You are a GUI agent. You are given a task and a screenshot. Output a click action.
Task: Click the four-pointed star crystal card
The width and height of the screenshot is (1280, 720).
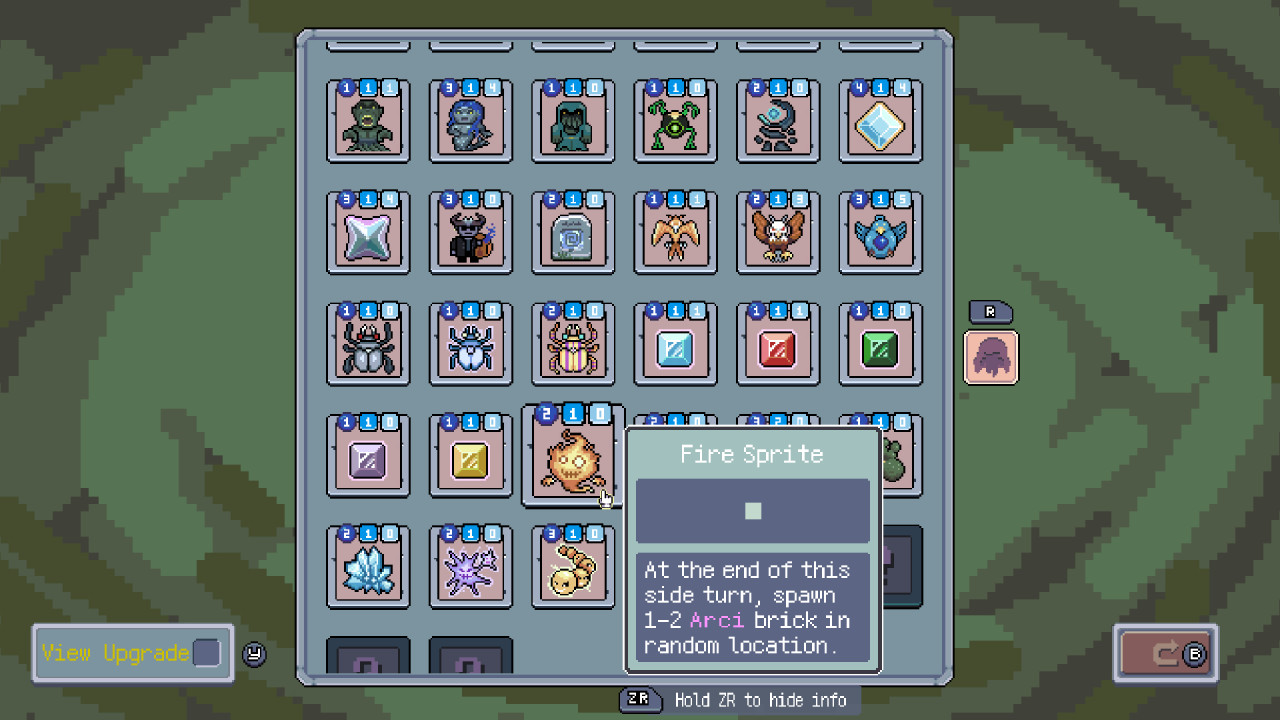[368, 233]
